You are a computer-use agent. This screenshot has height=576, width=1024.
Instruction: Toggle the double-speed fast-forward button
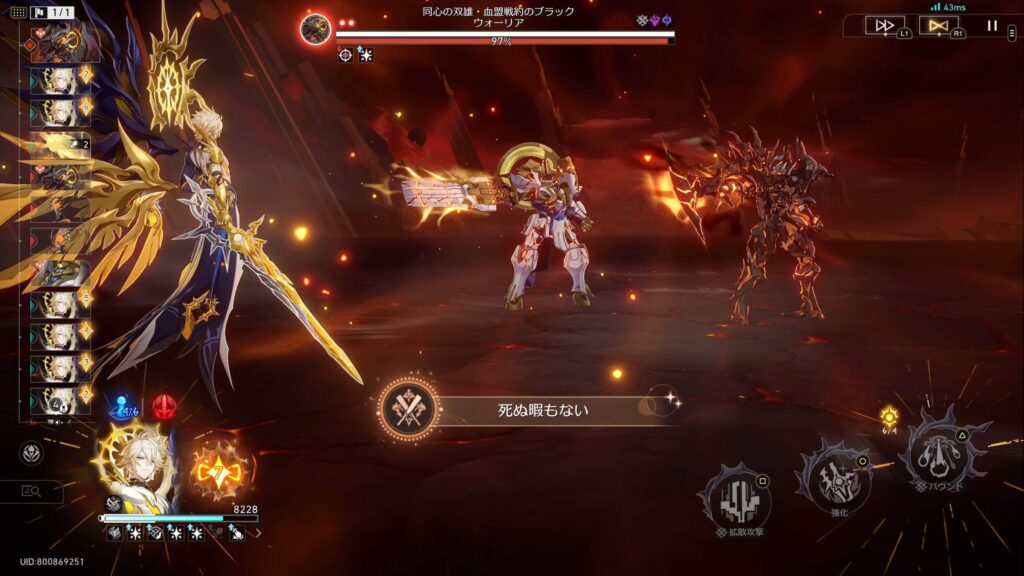pos(885,26)
